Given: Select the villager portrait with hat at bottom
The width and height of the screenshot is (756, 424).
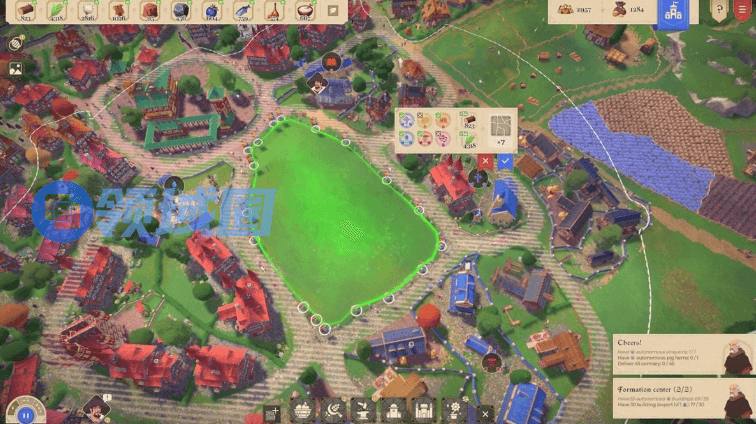Looking at the screenshot, I should pyautogui.click(x=95, y=405).
